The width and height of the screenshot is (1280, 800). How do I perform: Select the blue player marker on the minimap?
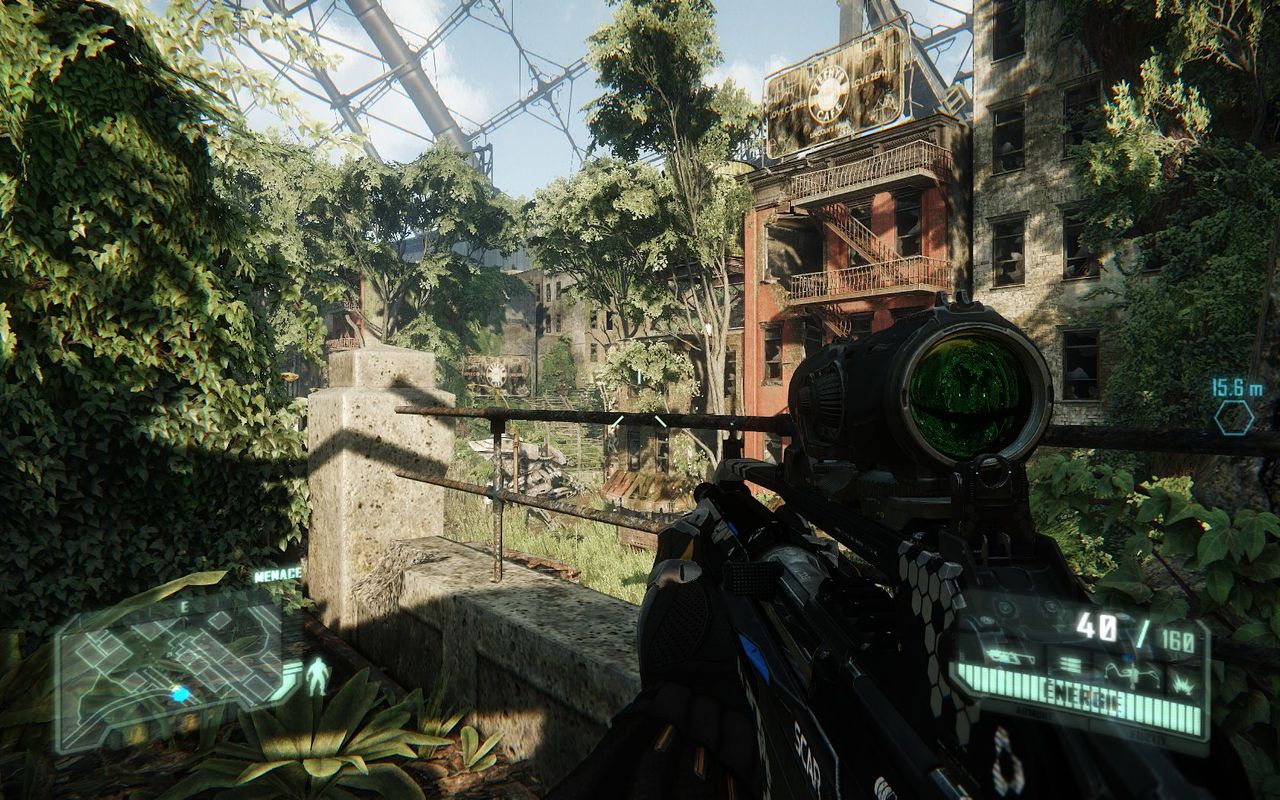click(180, 693)
